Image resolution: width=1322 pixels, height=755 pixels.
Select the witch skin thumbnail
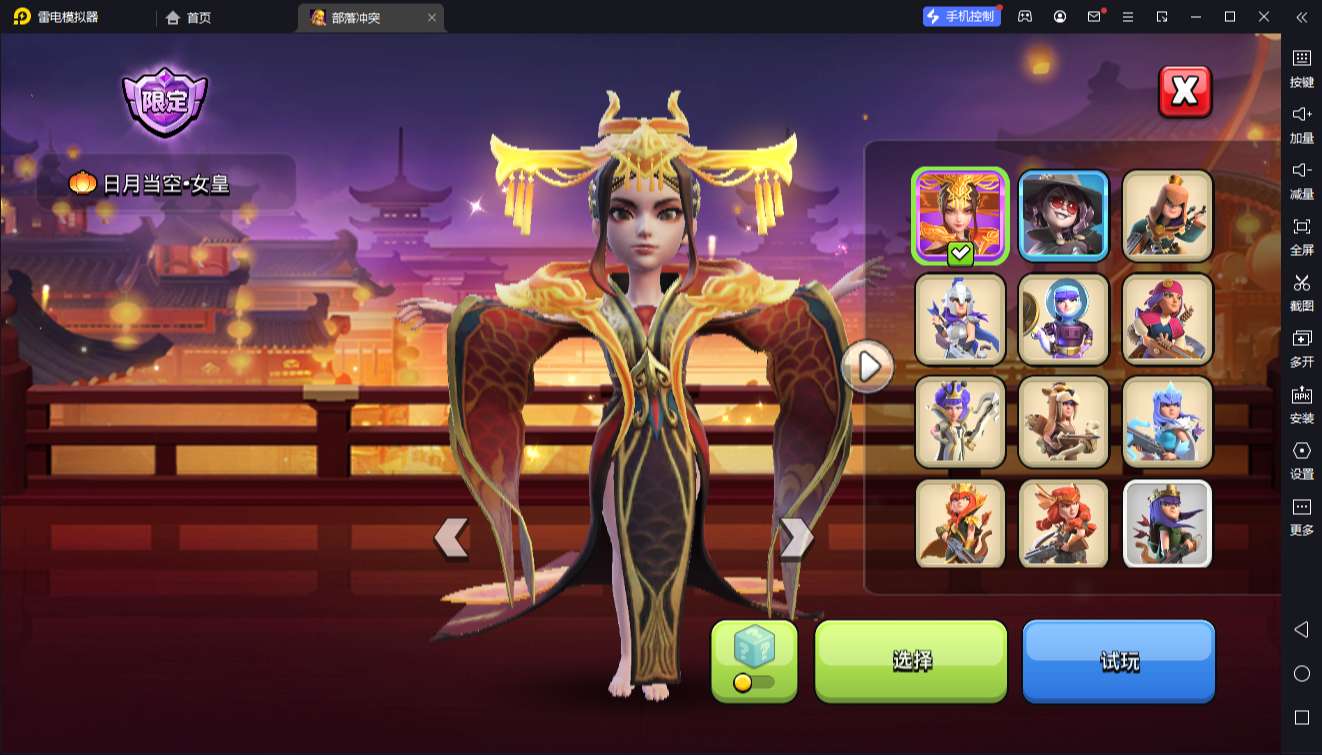[x=1063, y=215]
